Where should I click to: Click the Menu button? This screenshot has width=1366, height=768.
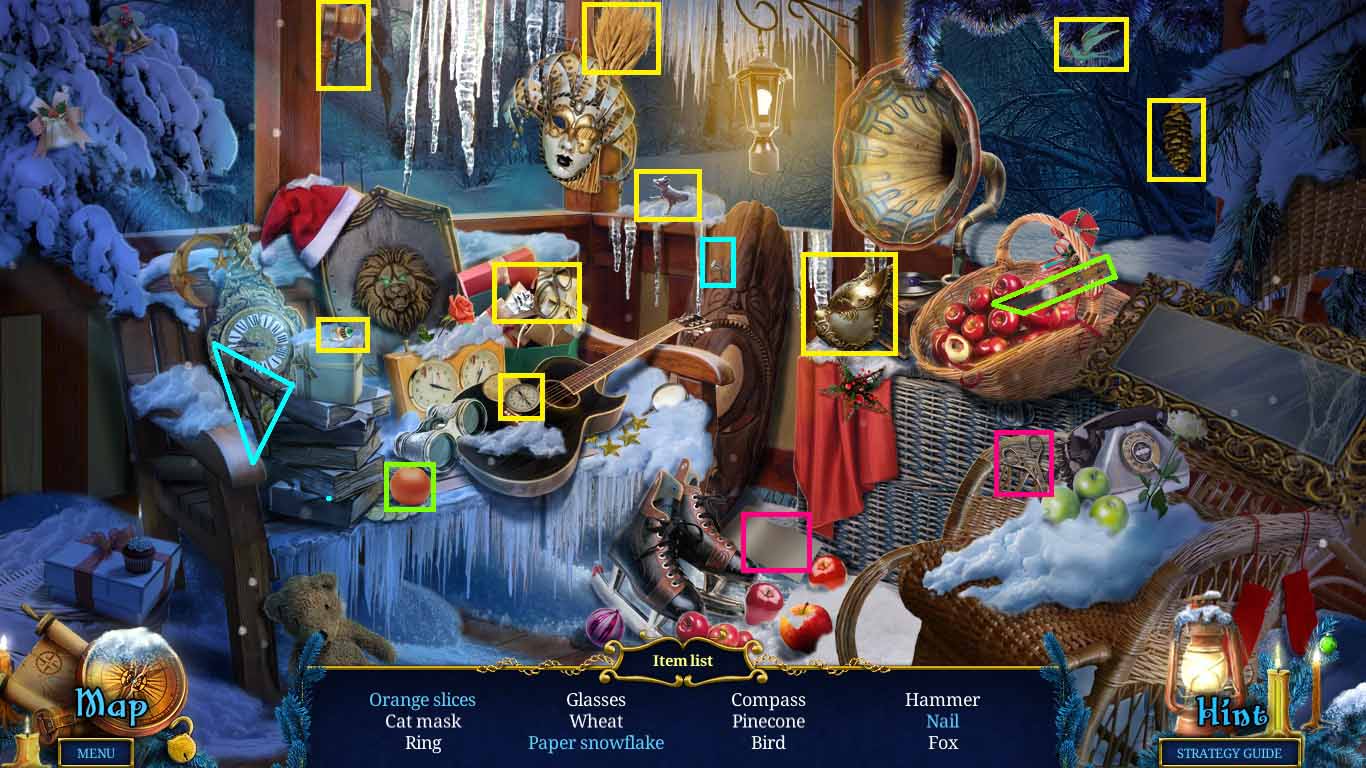[96, 753]
